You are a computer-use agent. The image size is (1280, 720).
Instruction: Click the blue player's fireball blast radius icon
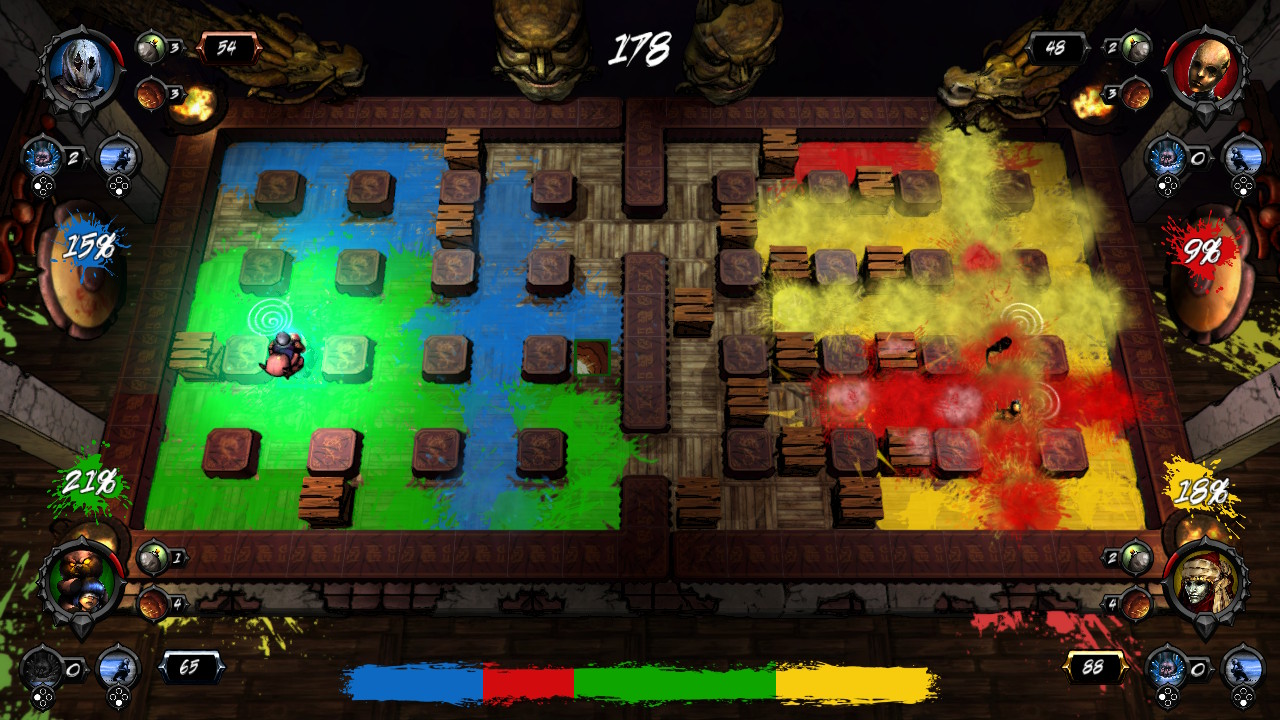[150, 93]
